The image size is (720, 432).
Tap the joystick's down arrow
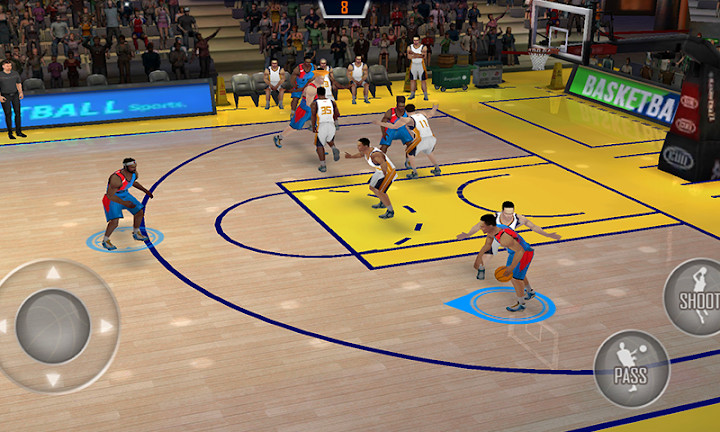pyautogui.click(x=53, y=379)
